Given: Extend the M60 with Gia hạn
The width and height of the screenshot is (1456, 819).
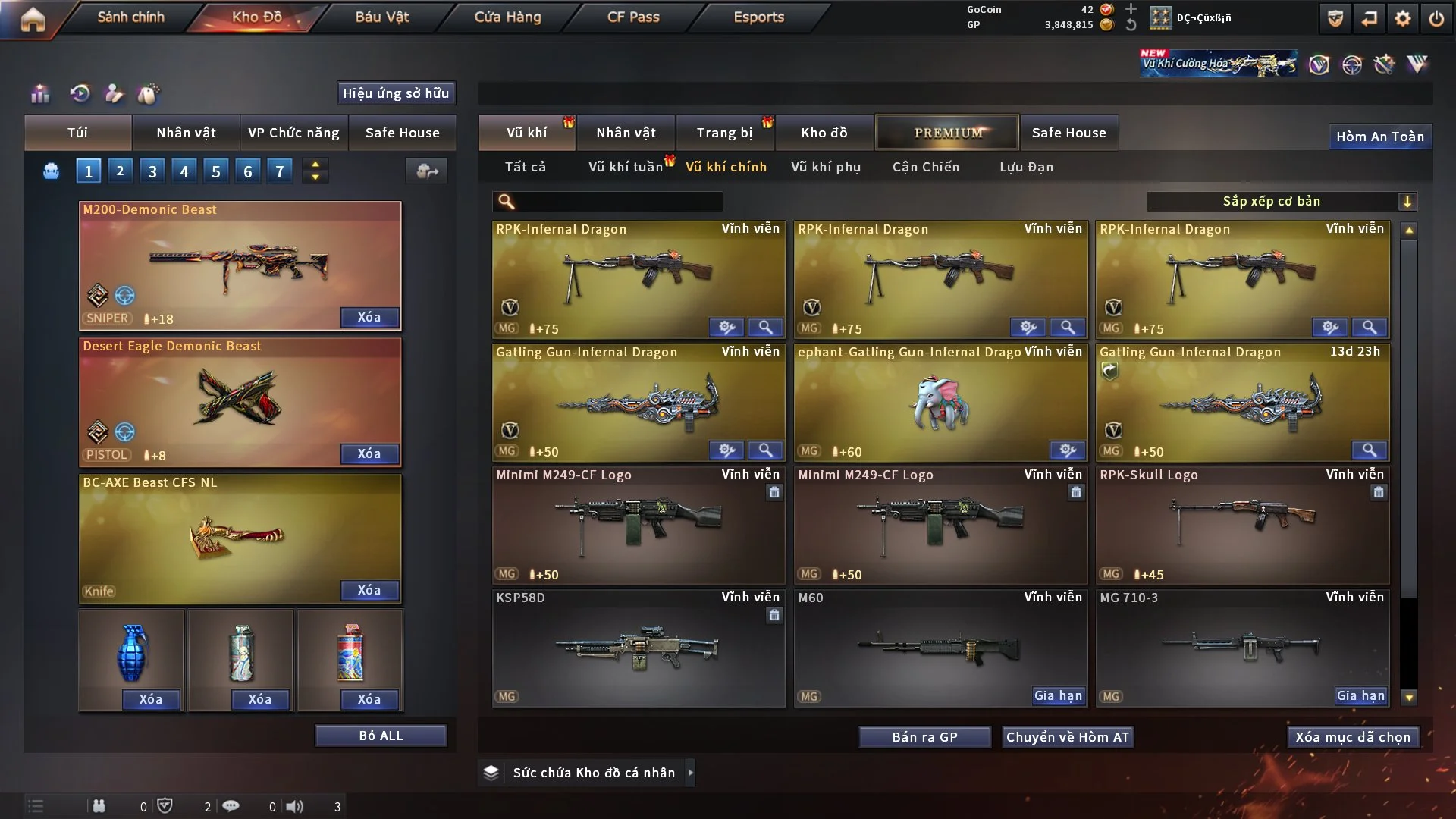Looking at the screenshot, I should [x=1058, y=695].
